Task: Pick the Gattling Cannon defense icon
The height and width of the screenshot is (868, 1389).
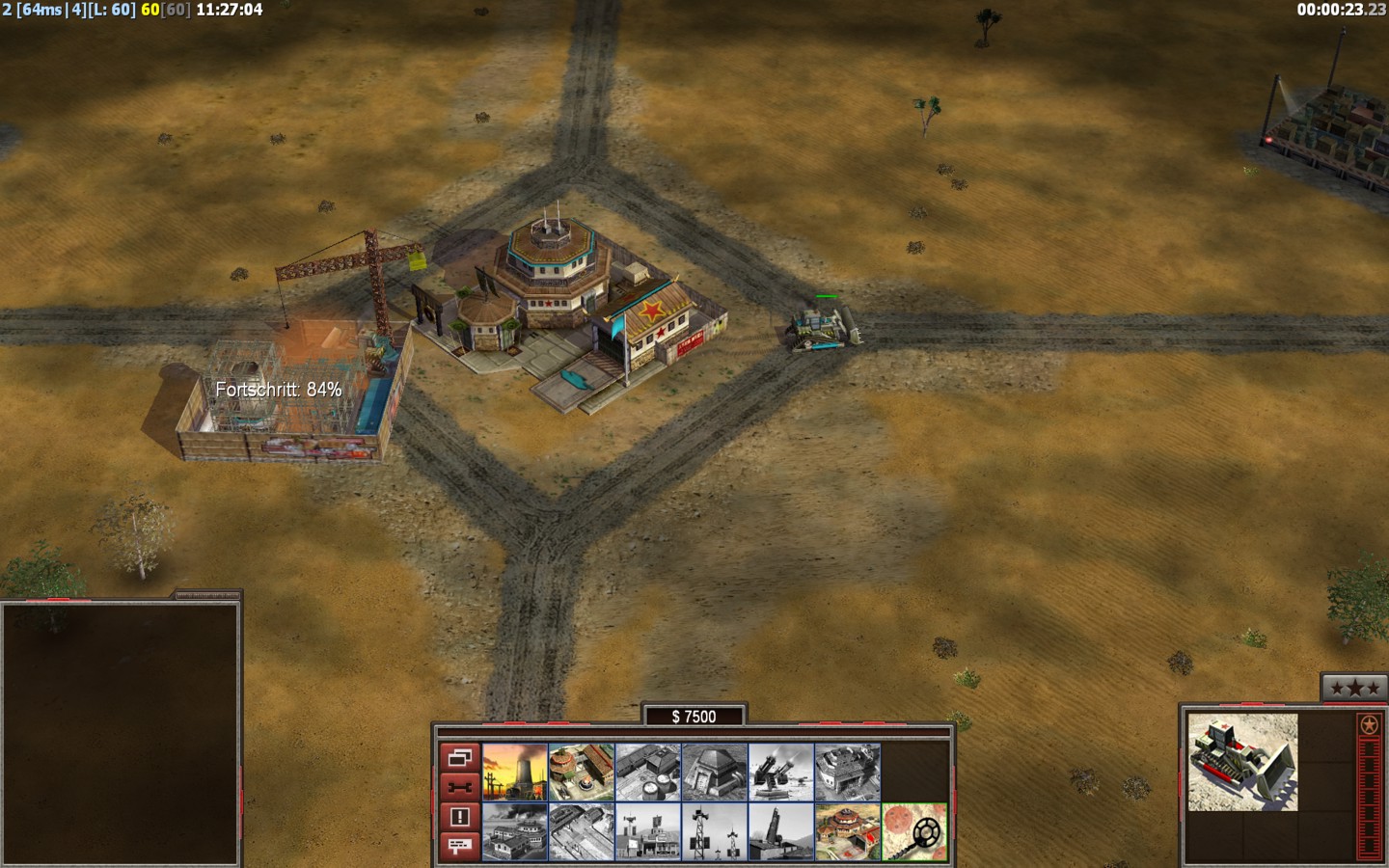Action: coord(781,772)
